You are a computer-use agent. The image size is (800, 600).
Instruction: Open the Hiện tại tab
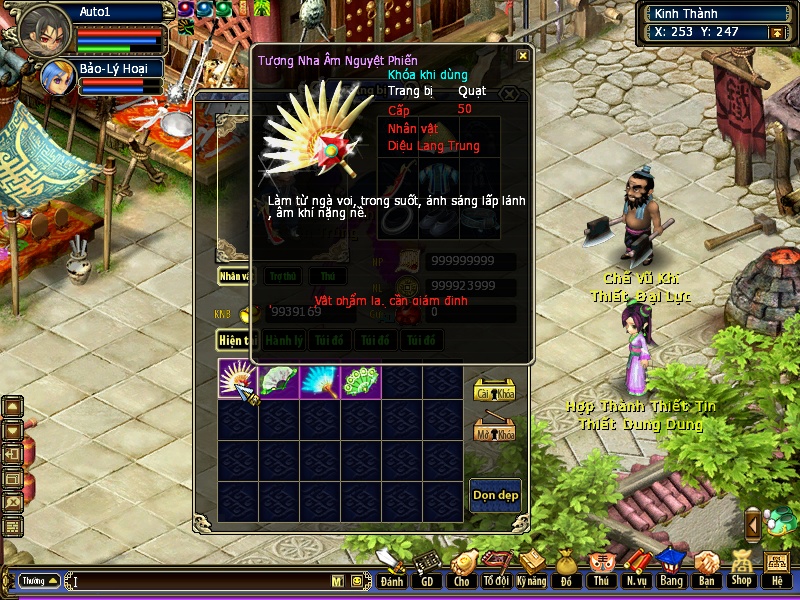click(x=236, y=341)
